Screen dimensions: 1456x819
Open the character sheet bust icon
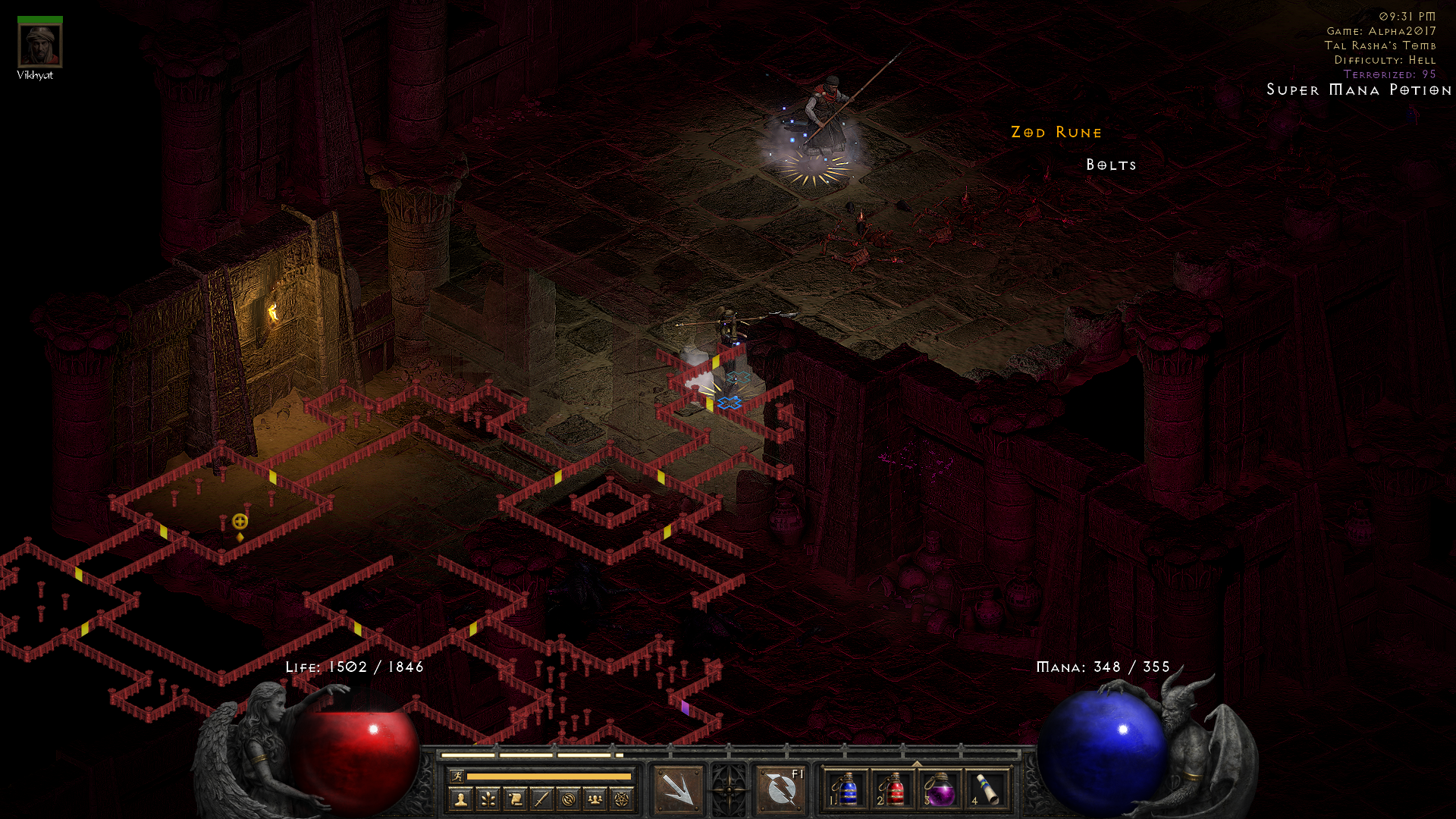tap(460, 799)
